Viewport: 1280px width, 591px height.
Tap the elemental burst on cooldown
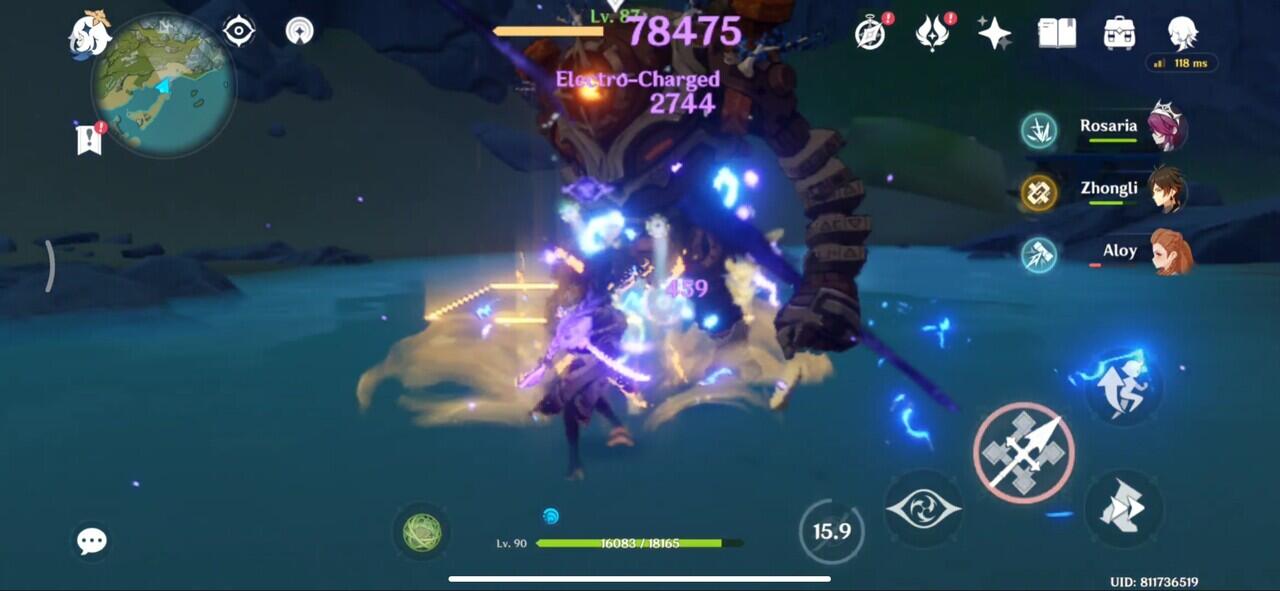[831, 531]
